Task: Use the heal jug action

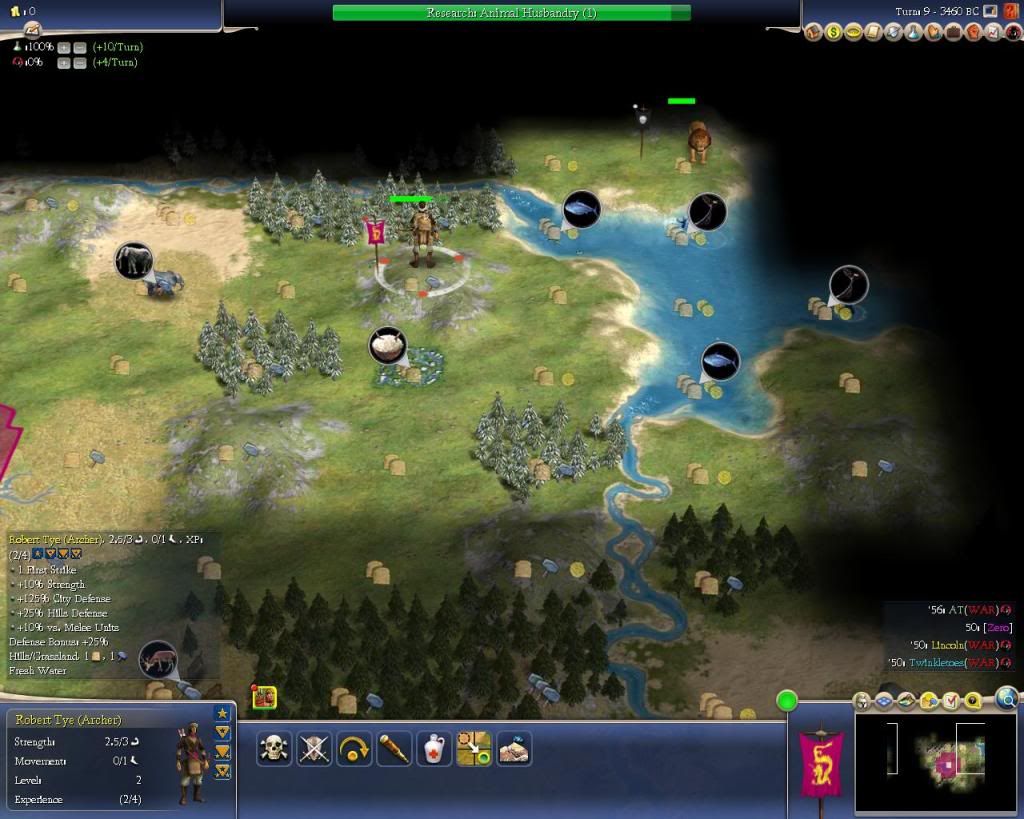Action: click(x=434, y=748)
